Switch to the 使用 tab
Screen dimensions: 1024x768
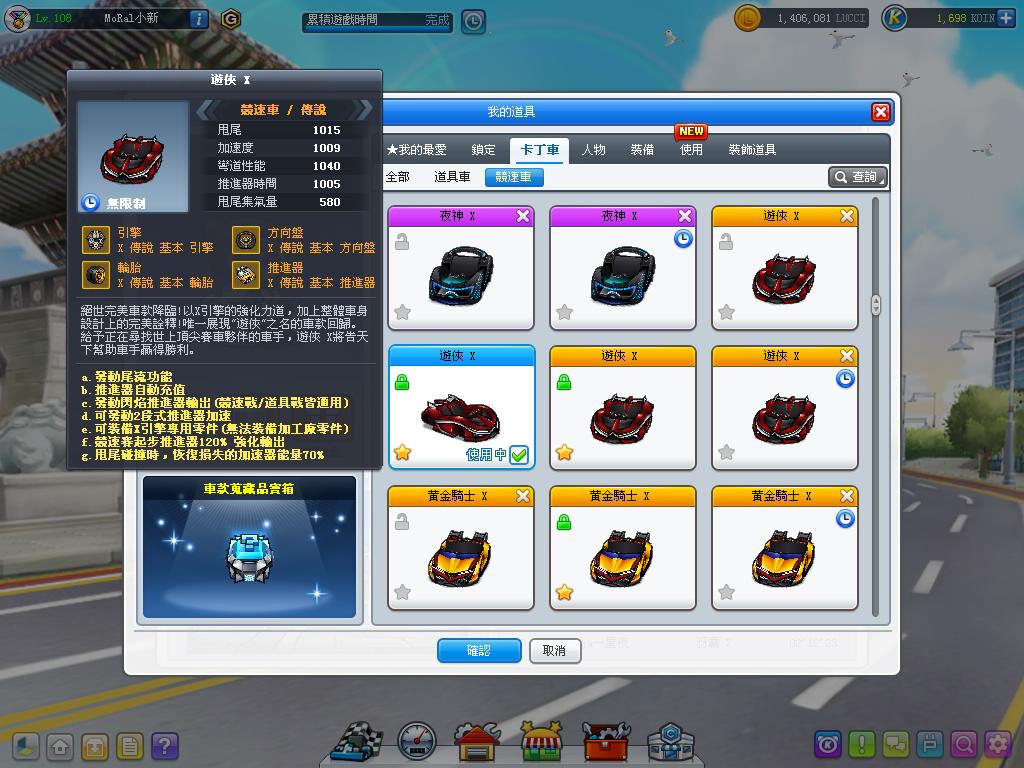tap(691, 150)
